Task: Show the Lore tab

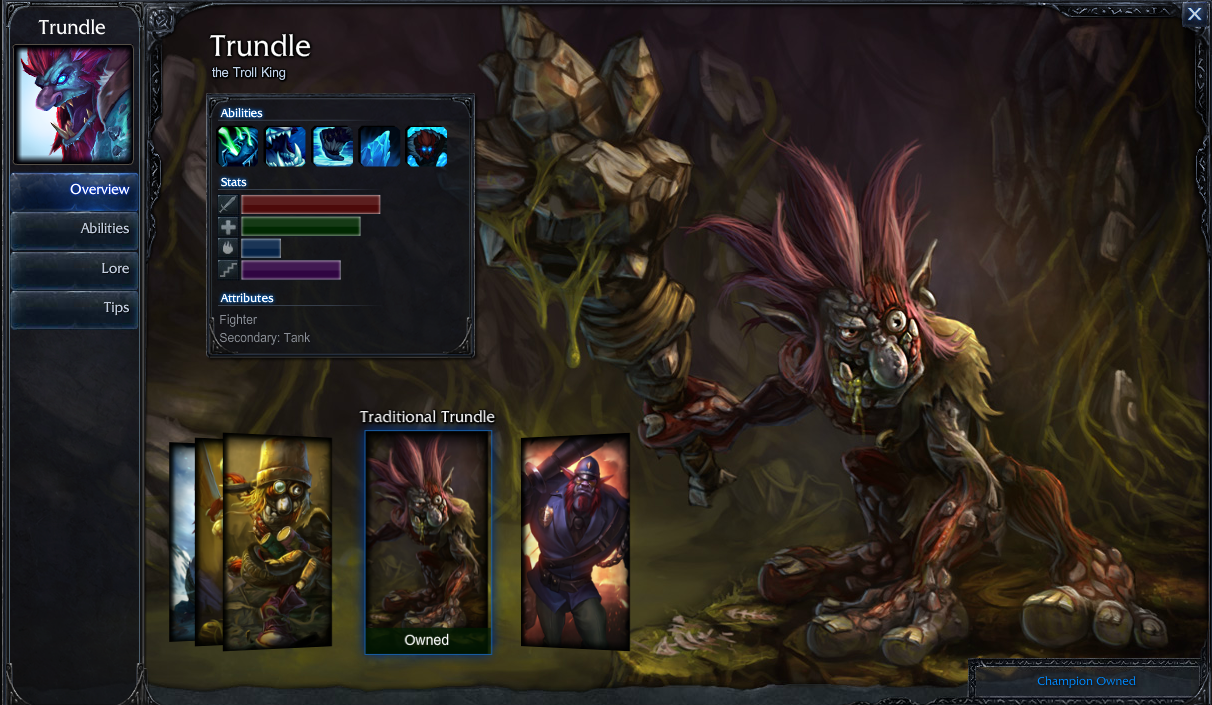Action: 75,268
